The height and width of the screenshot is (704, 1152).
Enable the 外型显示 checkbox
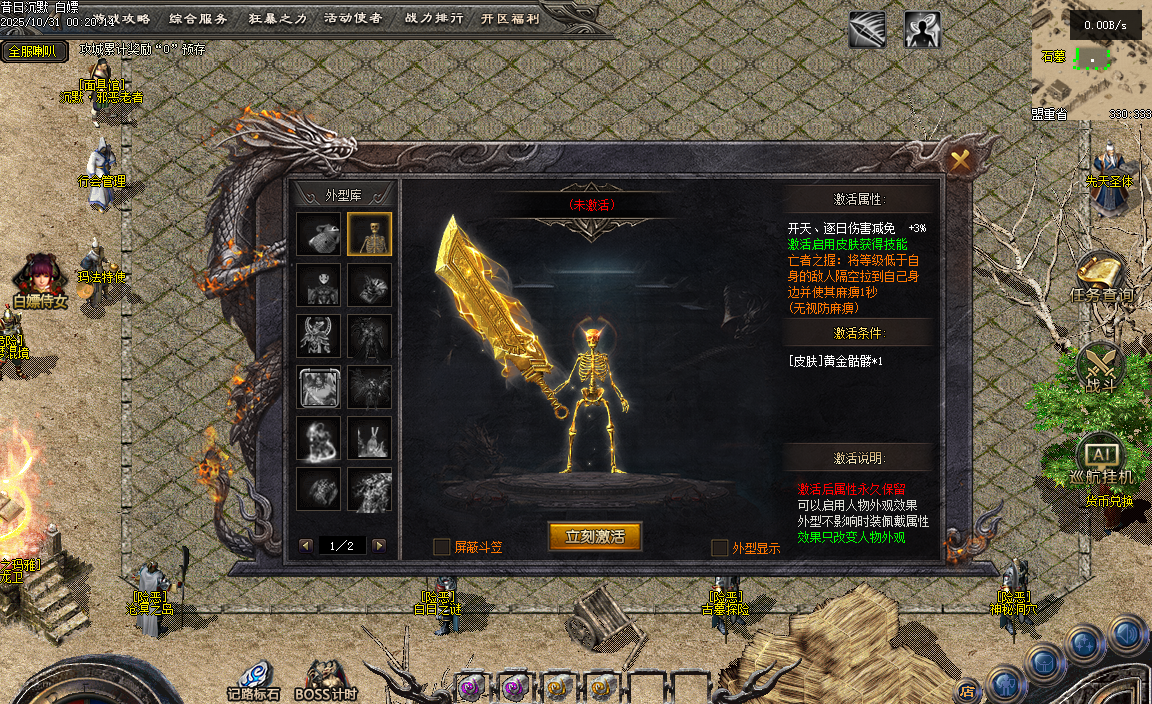point(719,548)
